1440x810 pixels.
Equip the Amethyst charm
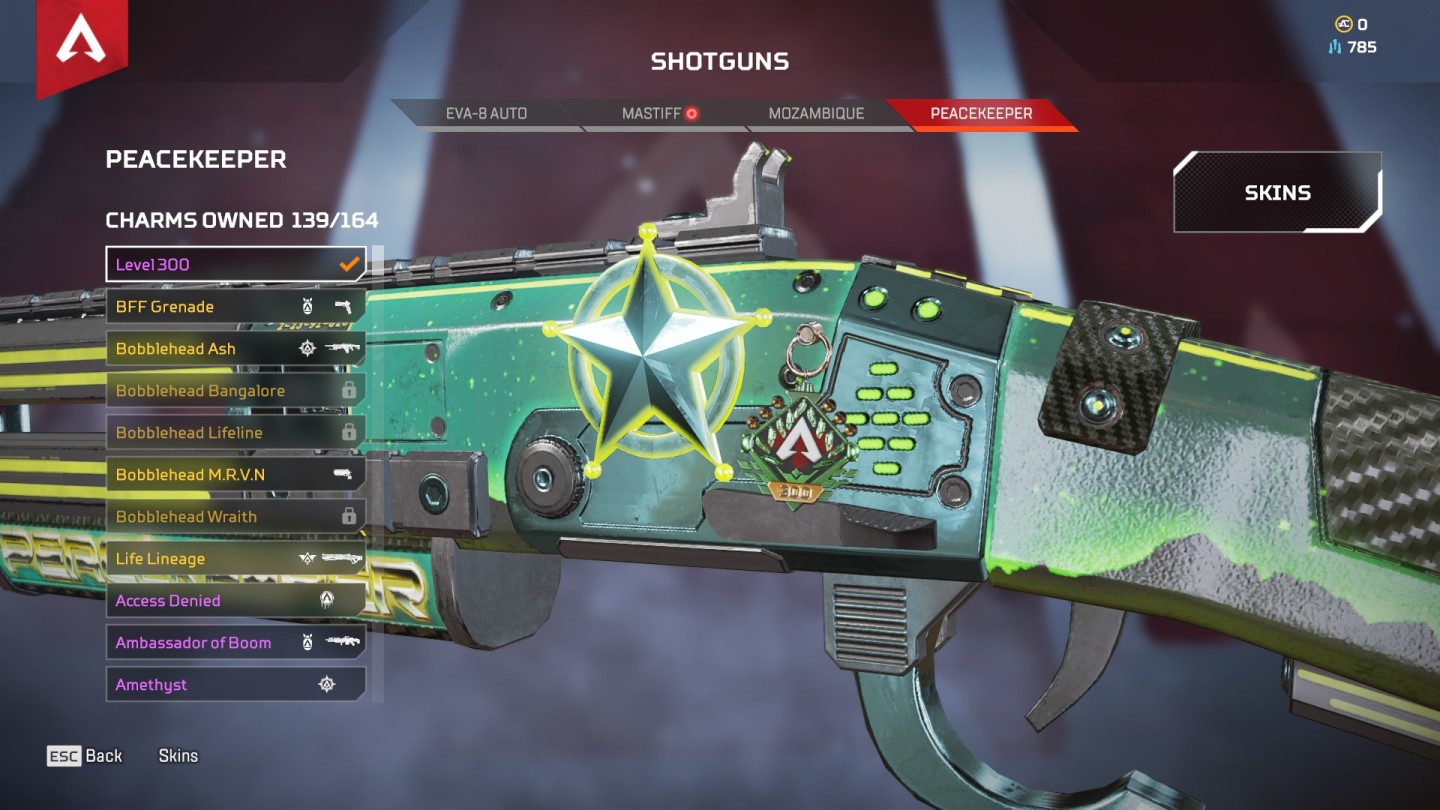[x=236, y=685]
